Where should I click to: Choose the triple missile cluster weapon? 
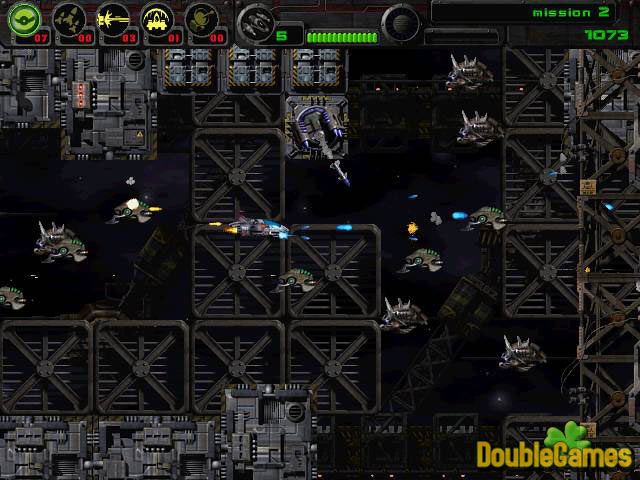67,19
